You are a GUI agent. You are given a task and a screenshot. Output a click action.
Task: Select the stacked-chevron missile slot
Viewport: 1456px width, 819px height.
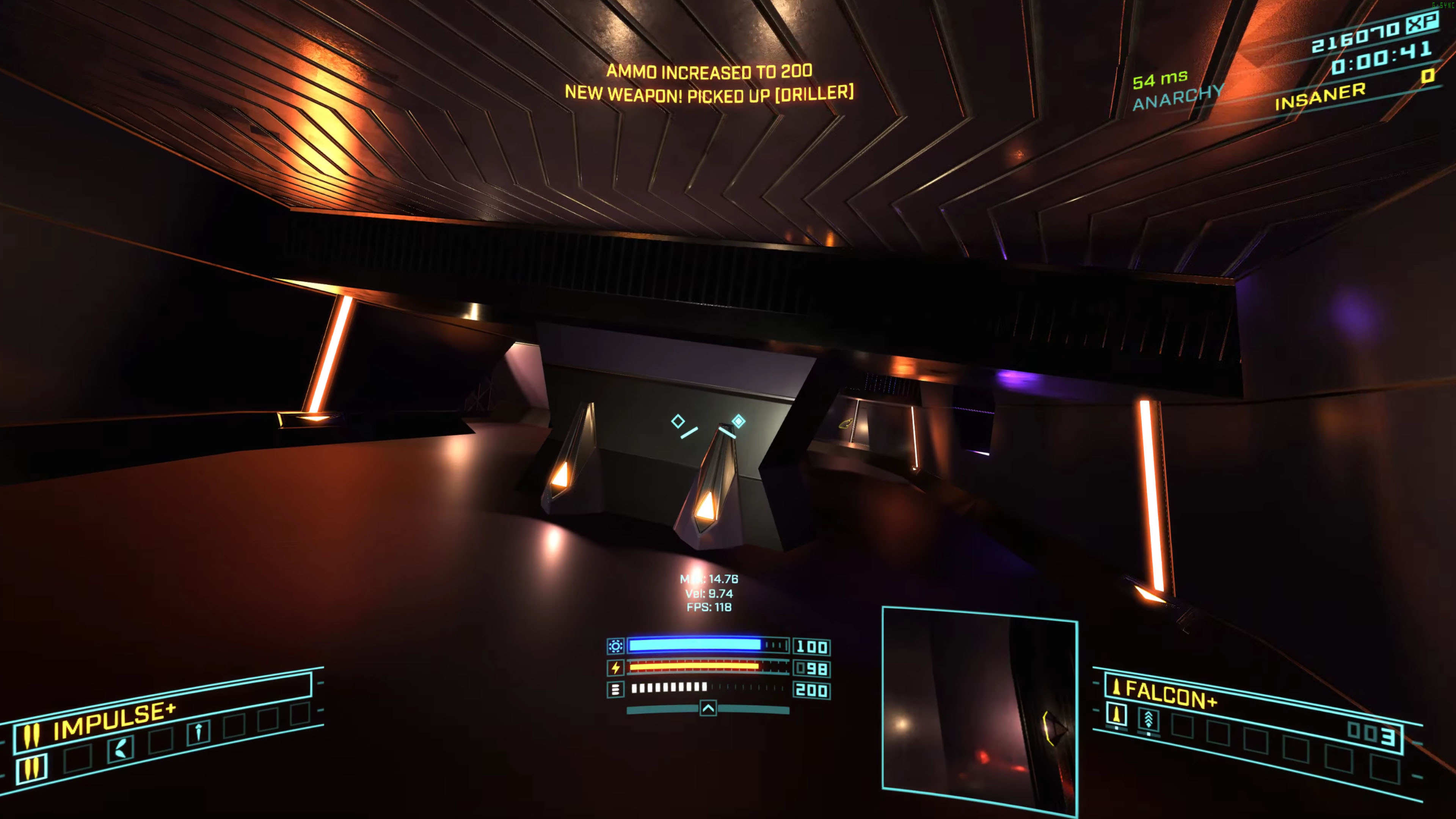pyautogui.click(x=1148, y=720)
